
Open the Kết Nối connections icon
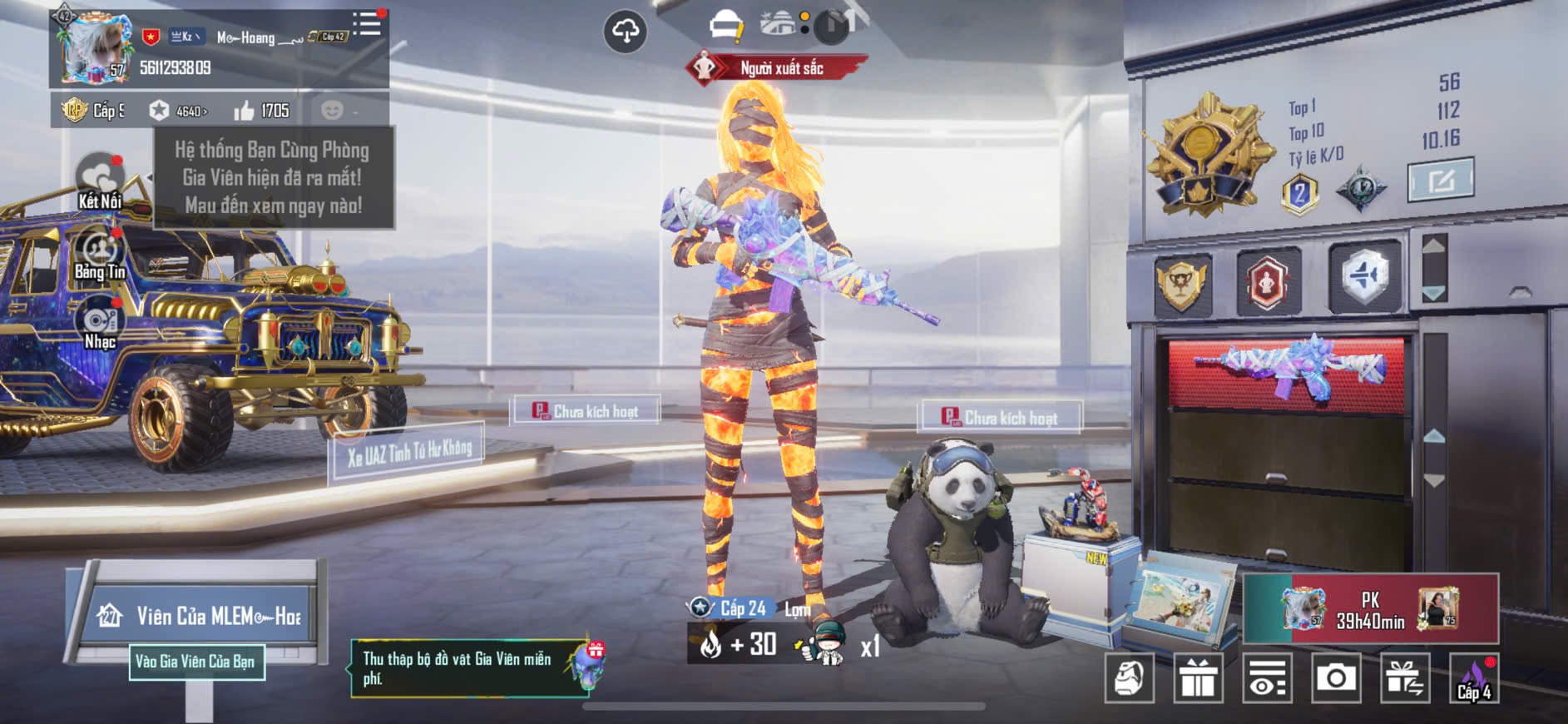tap(100, 181)
